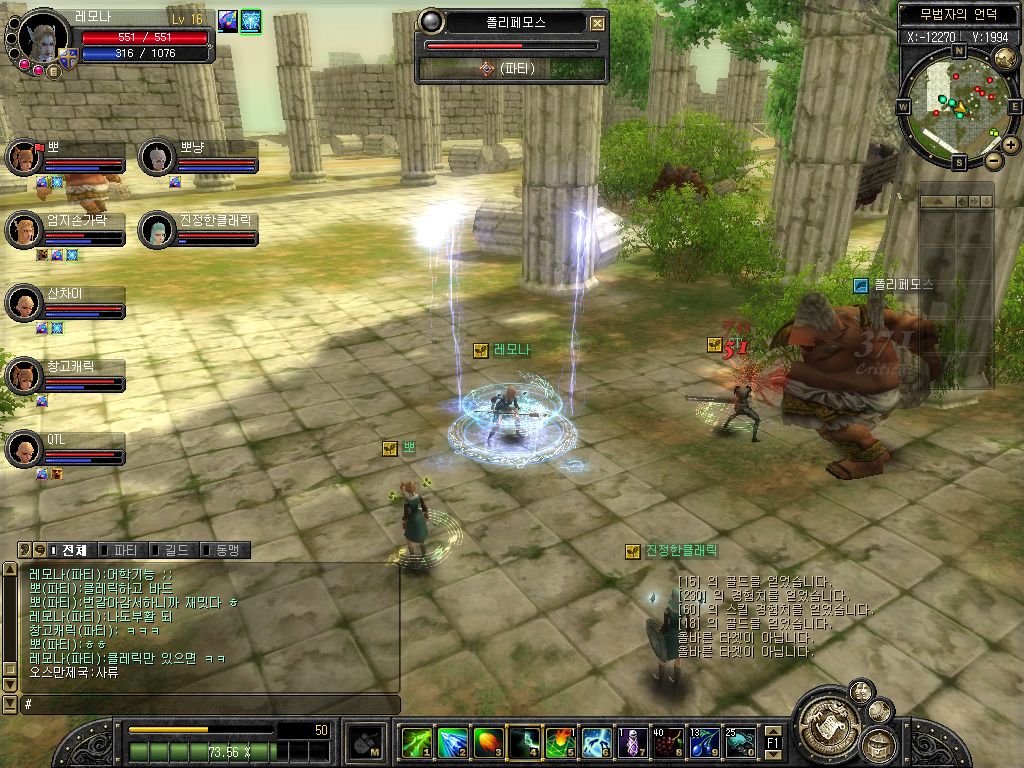This screenshot has height=768, width=1024.
Task: Switch to the 길드 chat tab
Action: point(176,550)
